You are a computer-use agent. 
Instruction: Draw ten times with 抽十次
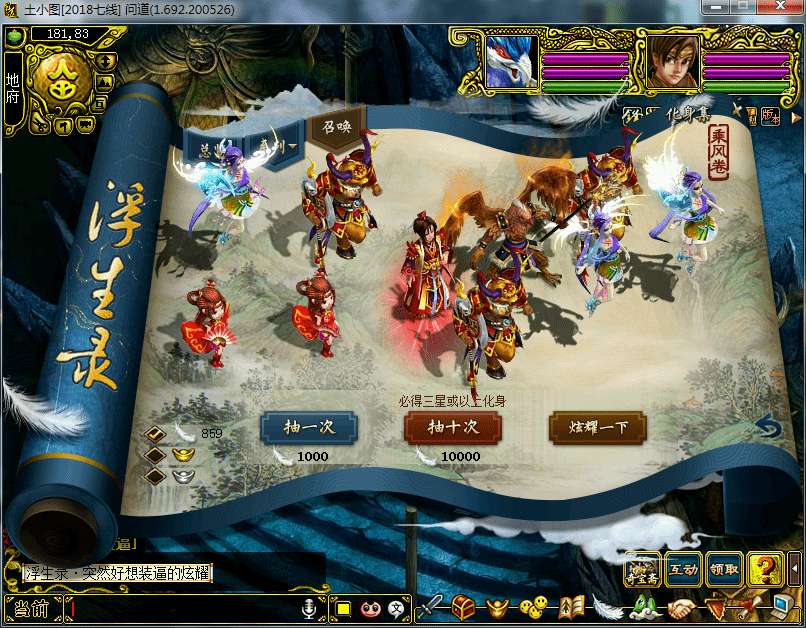[x=453, y=427]
